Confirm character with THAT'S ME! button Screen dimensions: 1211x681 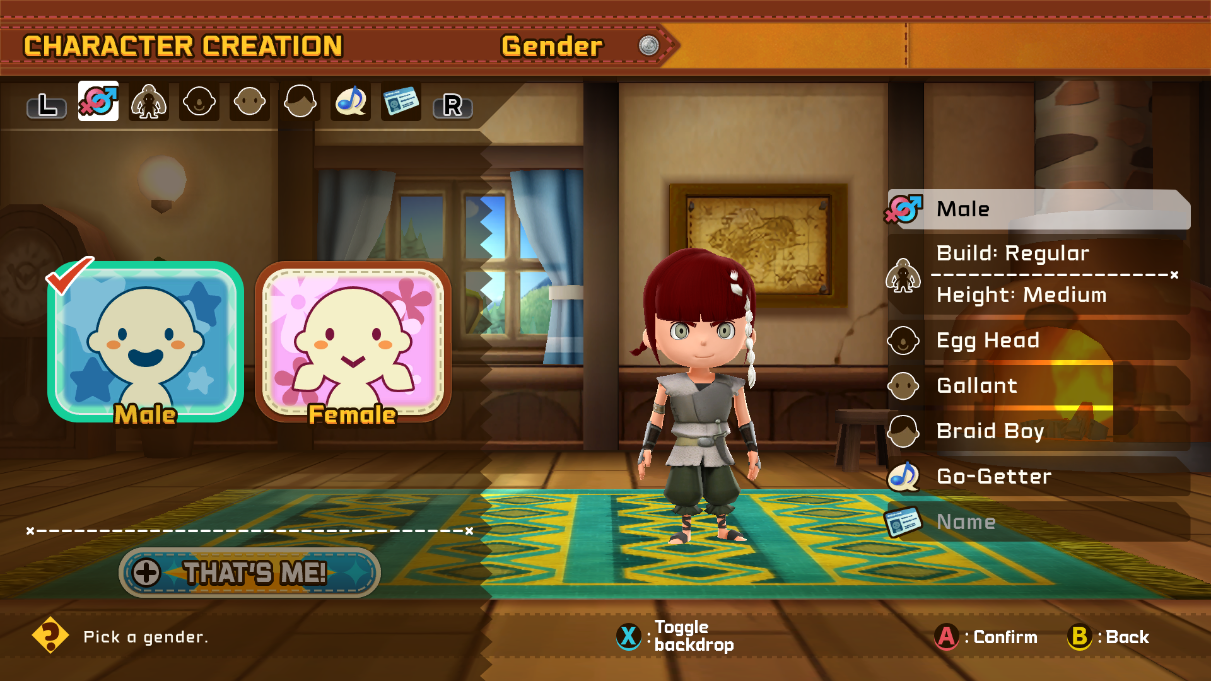[250, 572]
